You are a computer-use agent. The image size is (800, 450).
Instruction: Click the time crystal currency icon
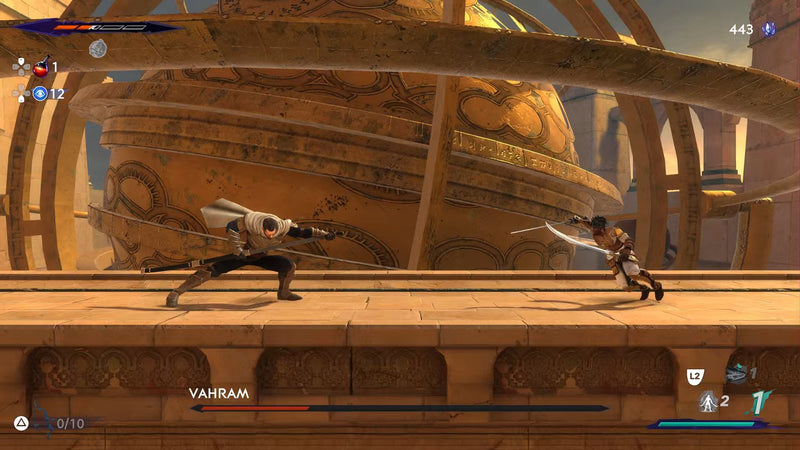click(x=768, y=30)
